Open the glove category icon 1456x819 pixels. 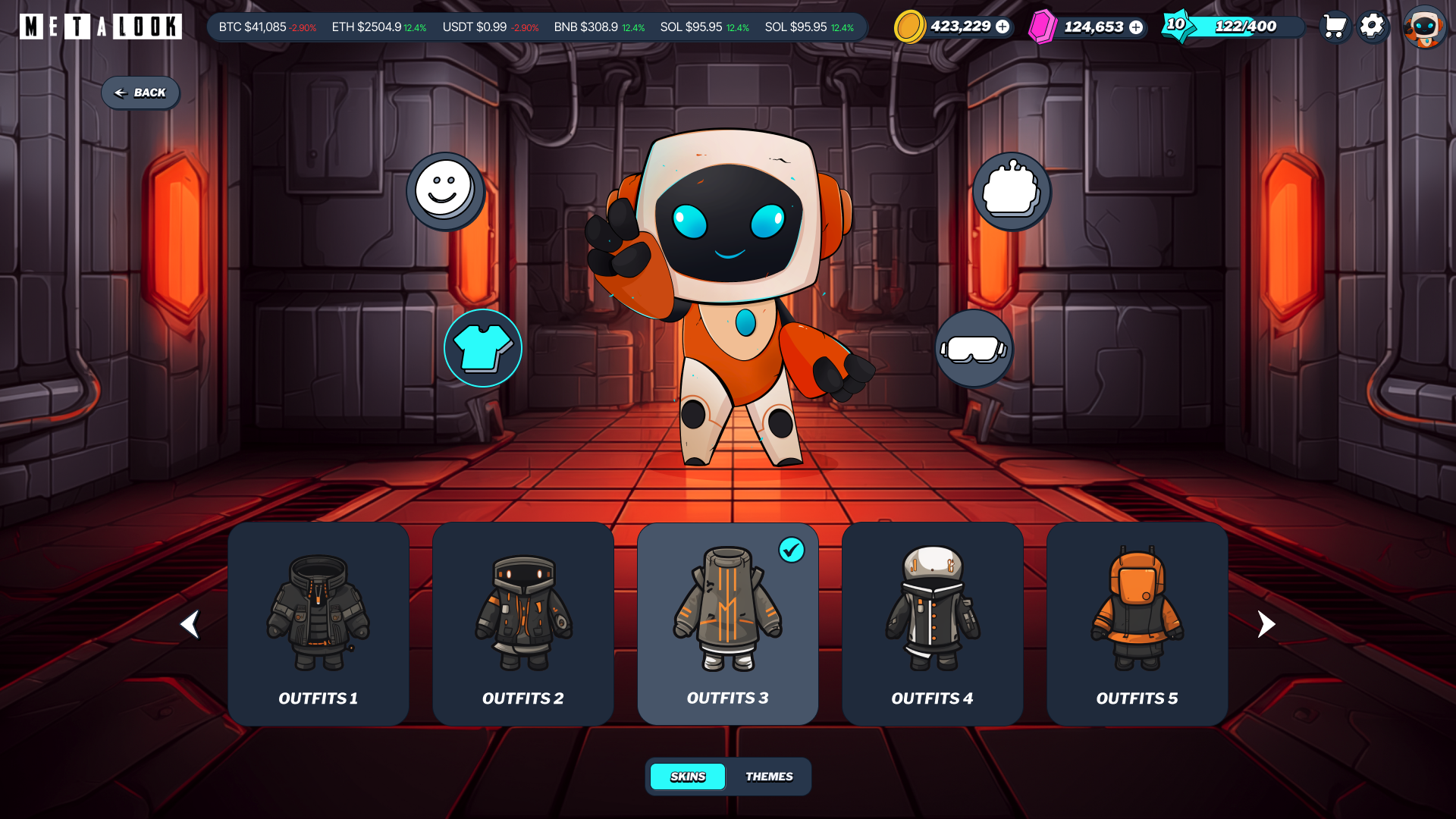pyautogui.click(x=1012, y=190)
